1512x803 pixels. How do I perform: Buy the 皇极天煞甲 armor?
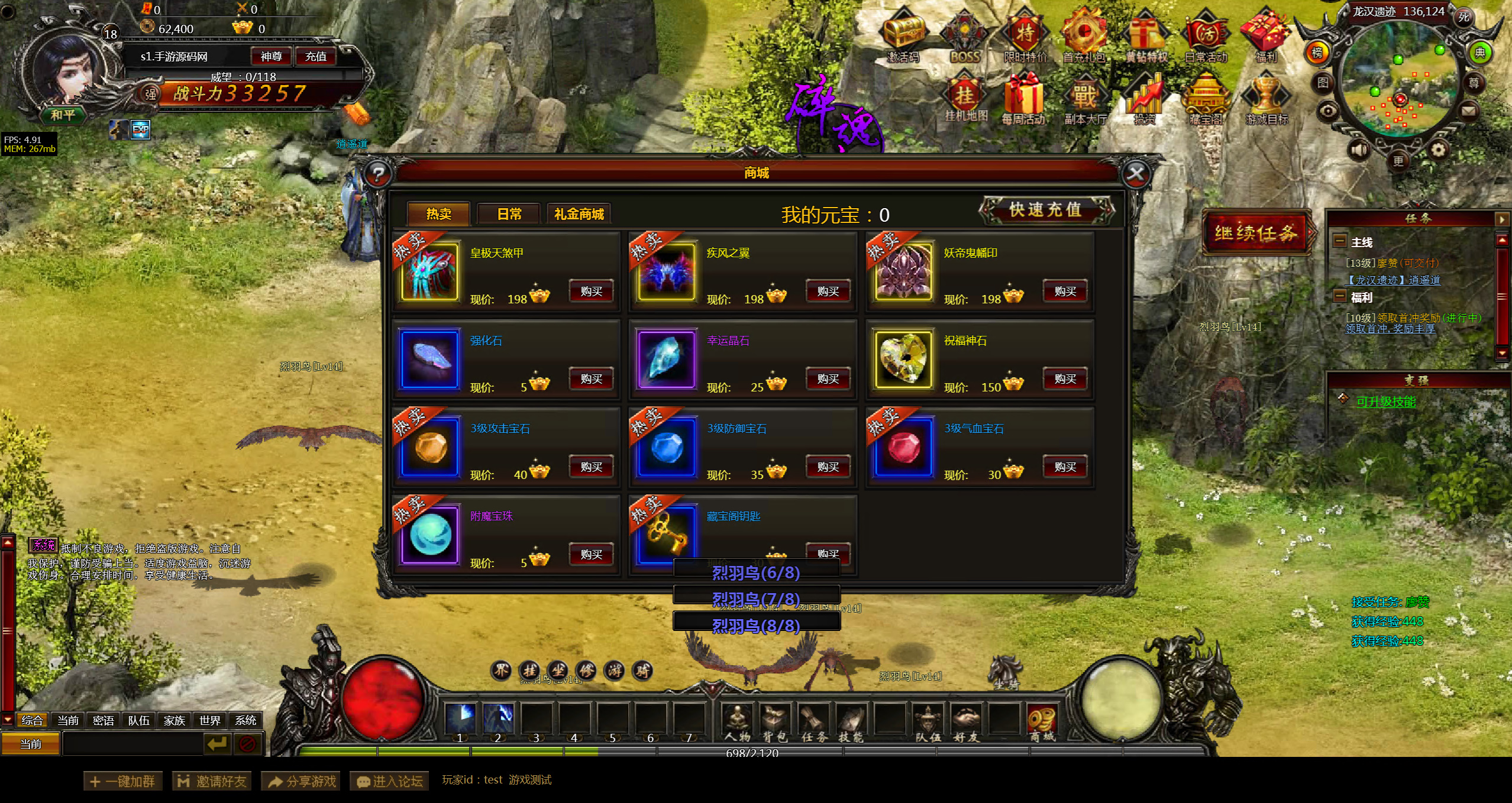pyautogui.click(x=591, y=292)
